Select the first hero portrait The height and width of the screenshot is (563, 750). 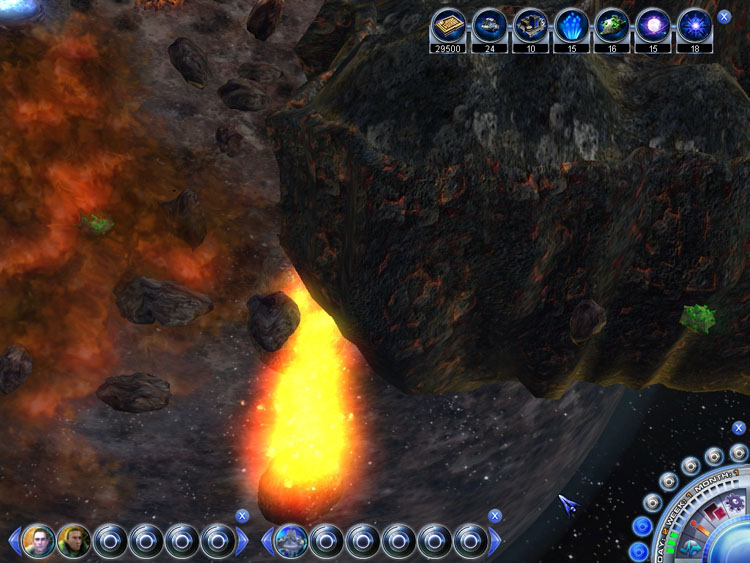click(x=39, y=541)
